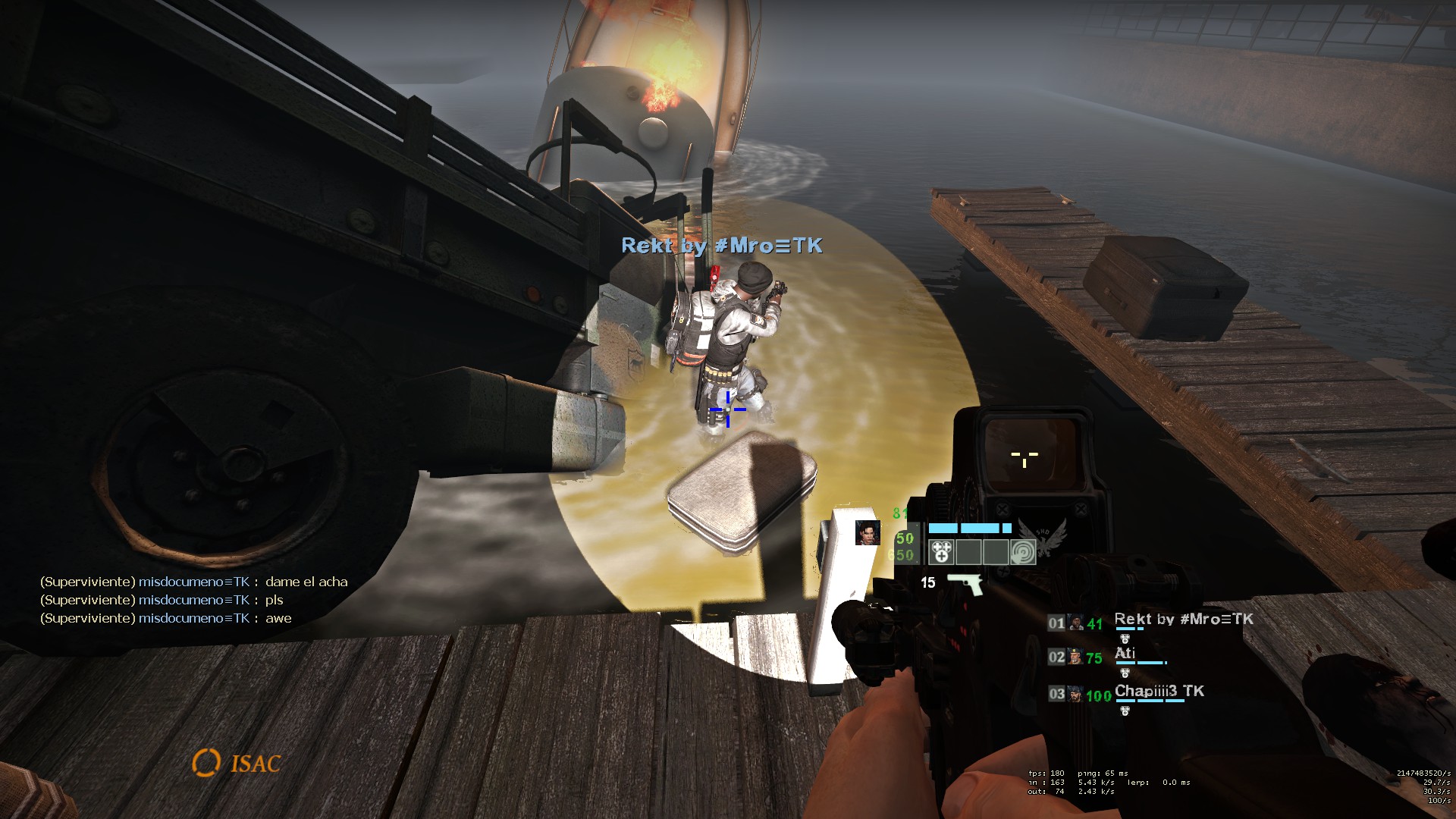Expand the second empty inventory slot
This screenshot has height=819, width=1456.
(x=968, y=554)
